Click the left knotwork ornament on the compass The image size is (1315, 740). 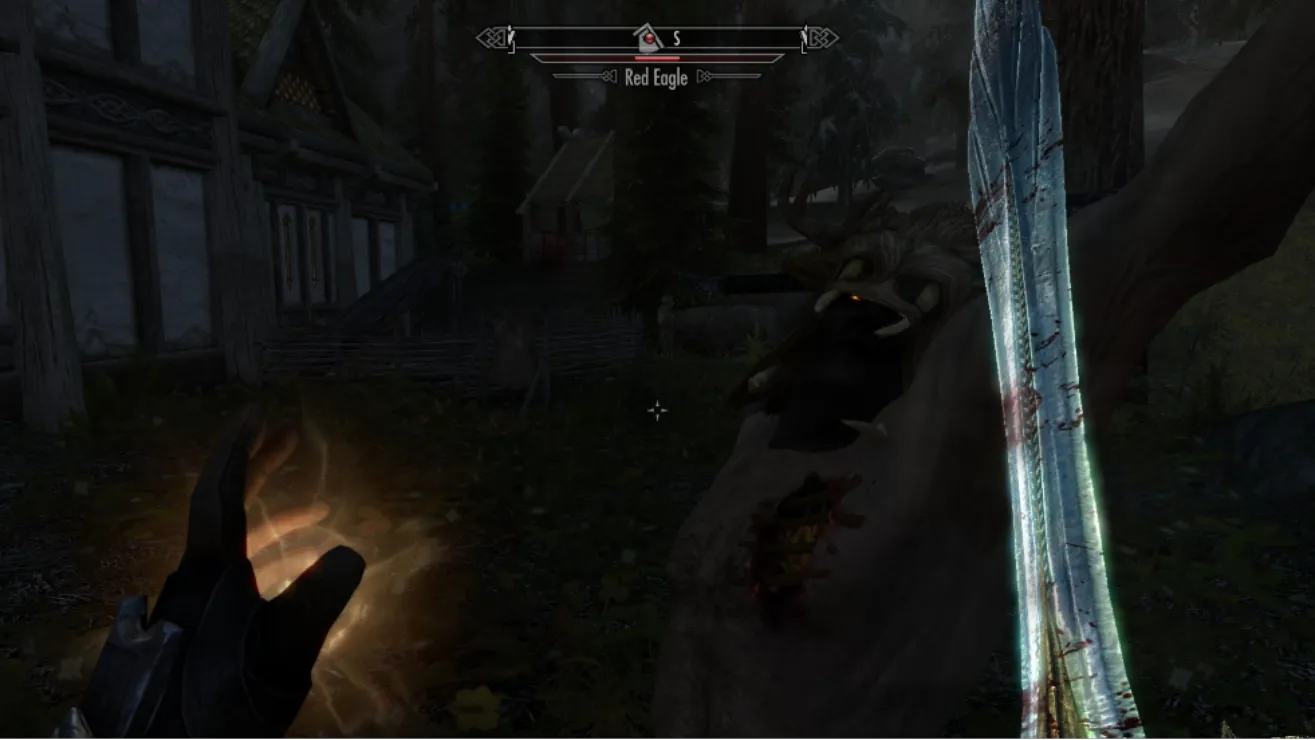click(x=491, y=36)
